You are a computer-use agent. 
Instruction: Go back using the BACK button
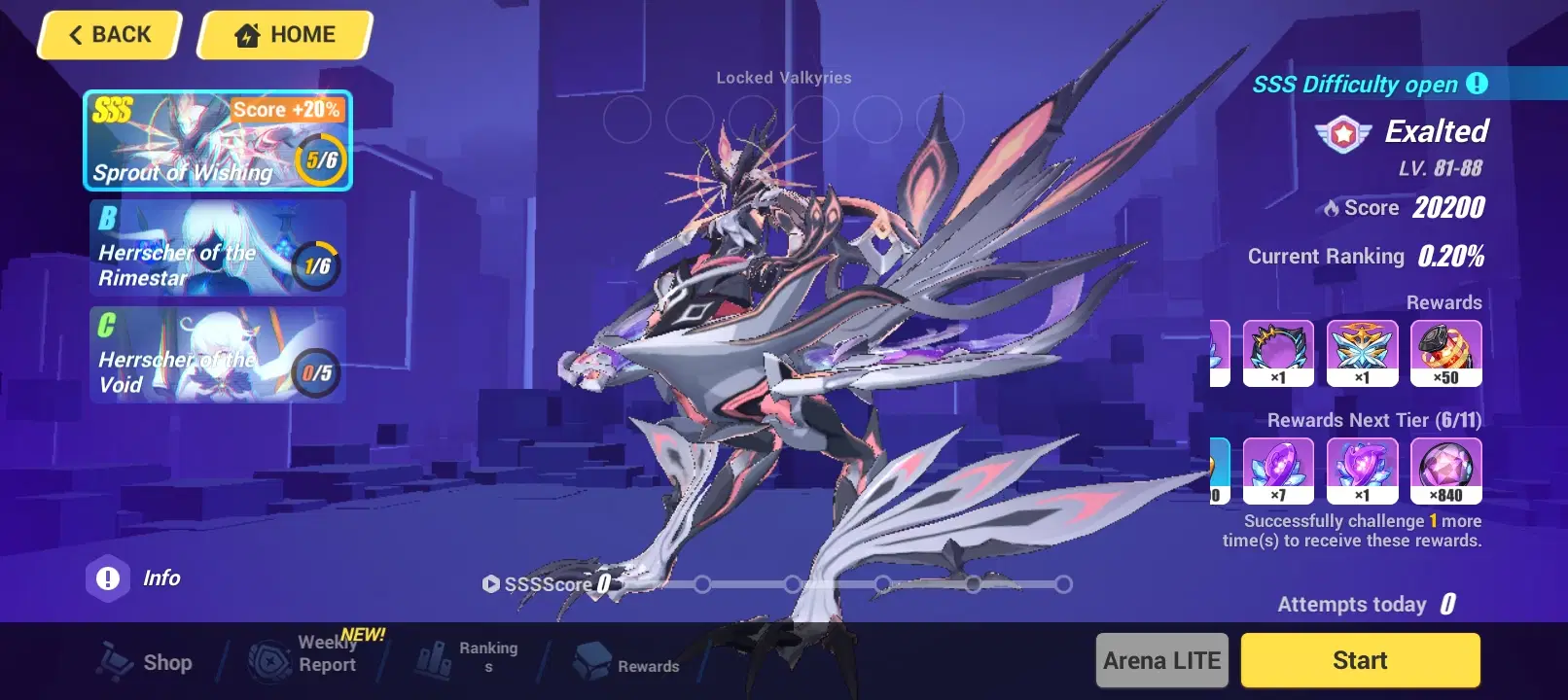coord(108,34)
